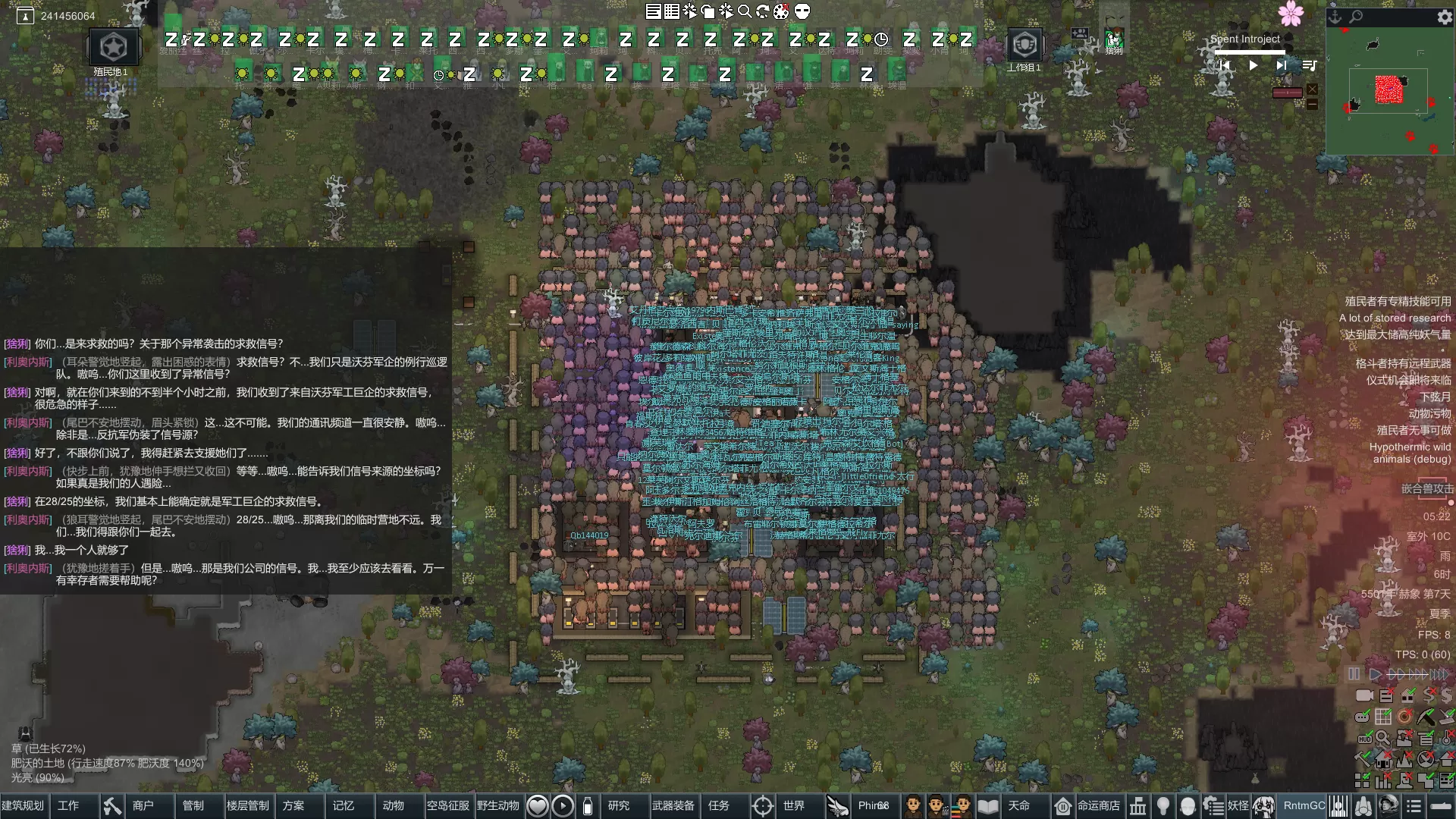The width and height of the screenshot is (1456, 819).
Task: Open the 管制 restrict tab
Action: [x=193, y=805]
